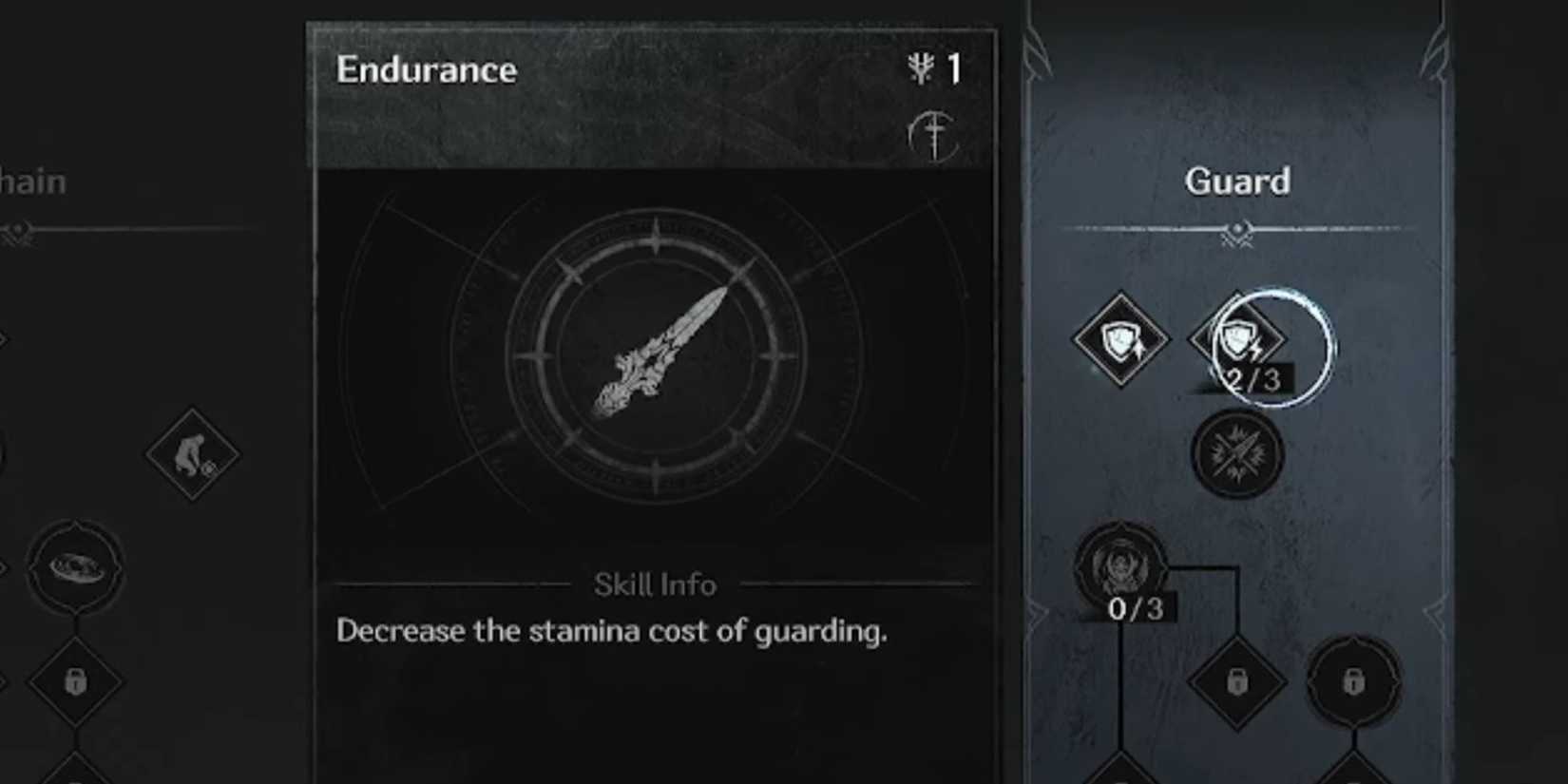Click the Endurance skill title
Screen dimensions: 1568x784
click(427, 68)
